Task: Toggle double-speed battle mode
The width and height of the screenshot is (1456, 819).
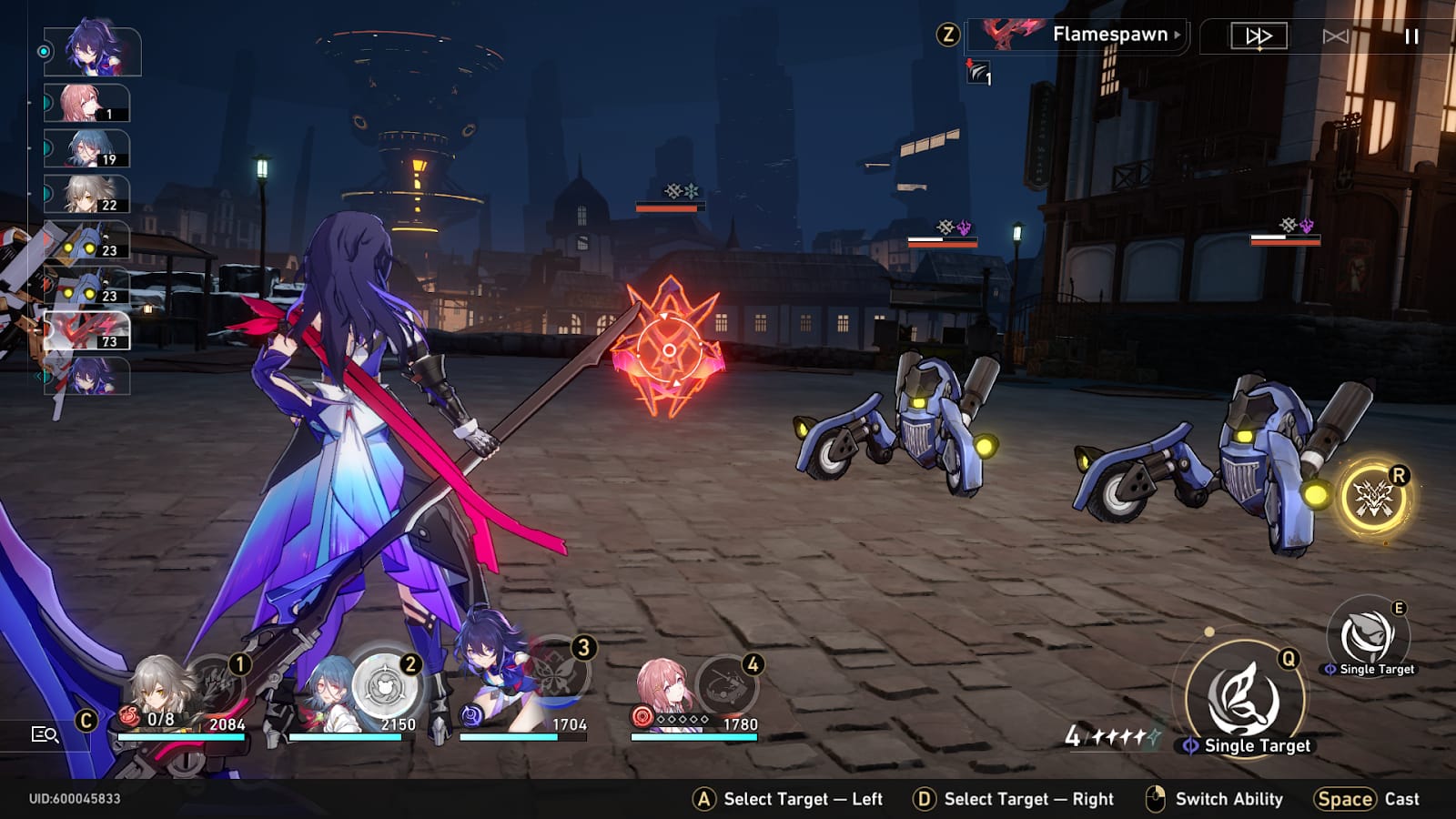Action: pyautogui.click(x=1259, y=36)
